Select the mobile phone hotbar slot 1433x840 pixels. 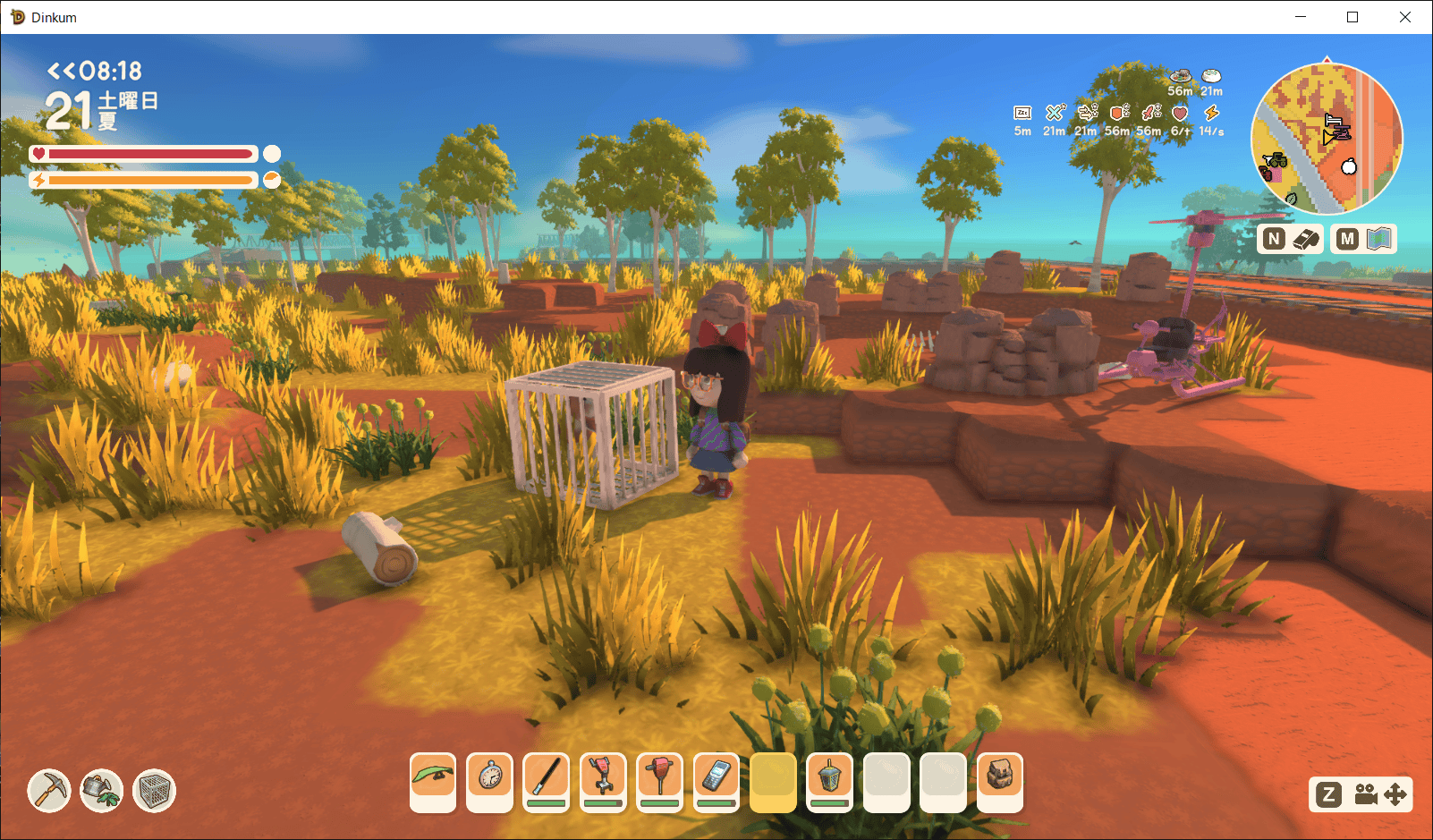point(716,780)
